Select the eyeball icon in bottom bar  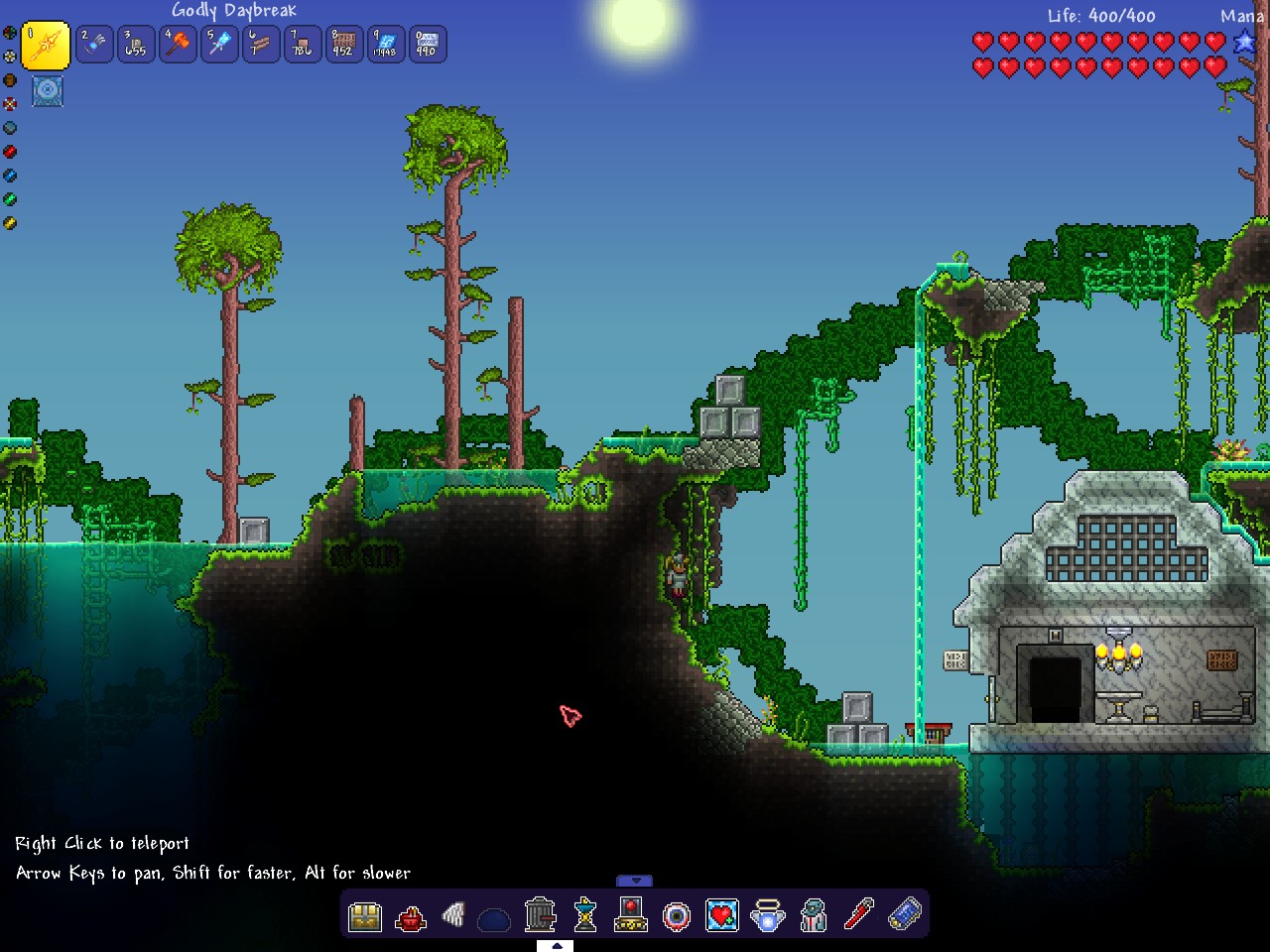click(677, 915)
